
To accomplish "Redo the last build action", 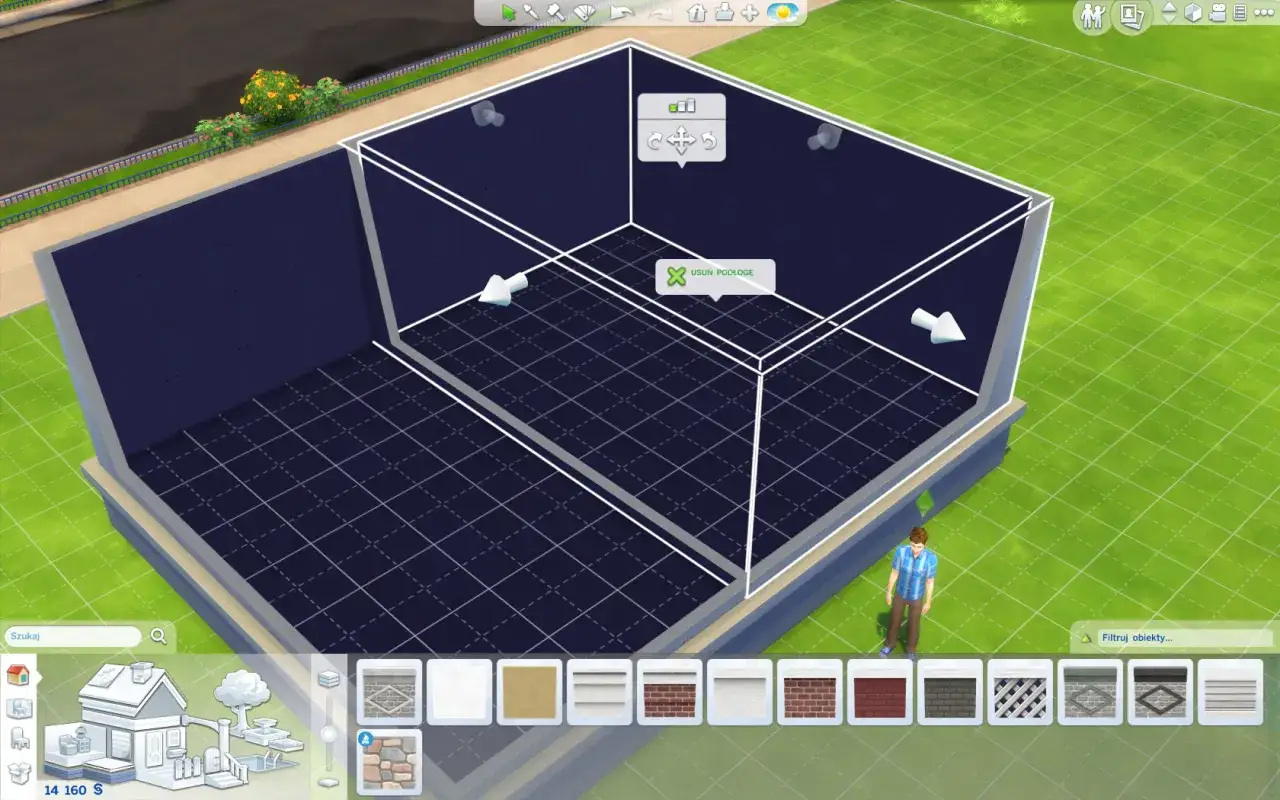I will pos(660,13).
